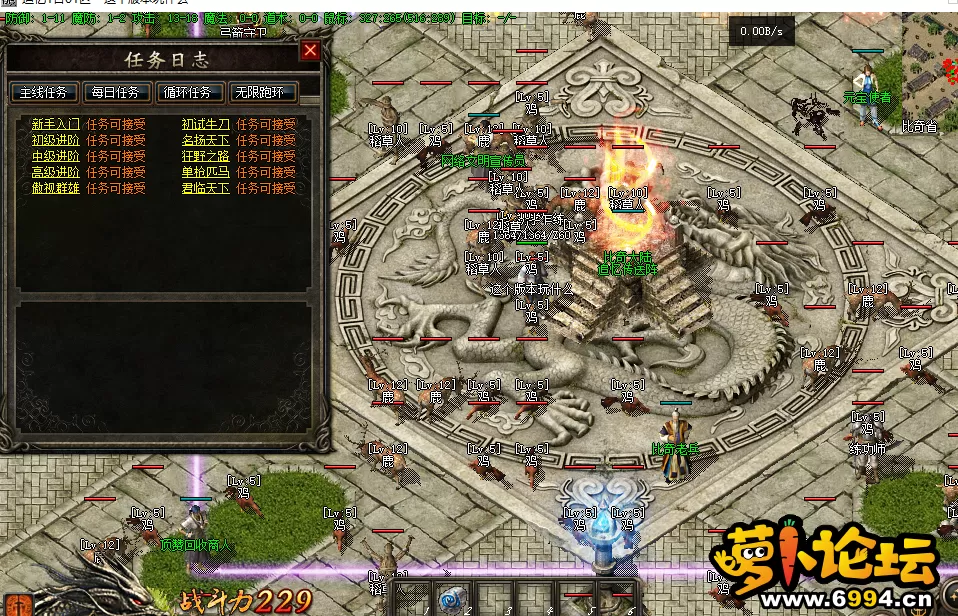Use the blue swirl item in hotbar

(x=451, y=598)
